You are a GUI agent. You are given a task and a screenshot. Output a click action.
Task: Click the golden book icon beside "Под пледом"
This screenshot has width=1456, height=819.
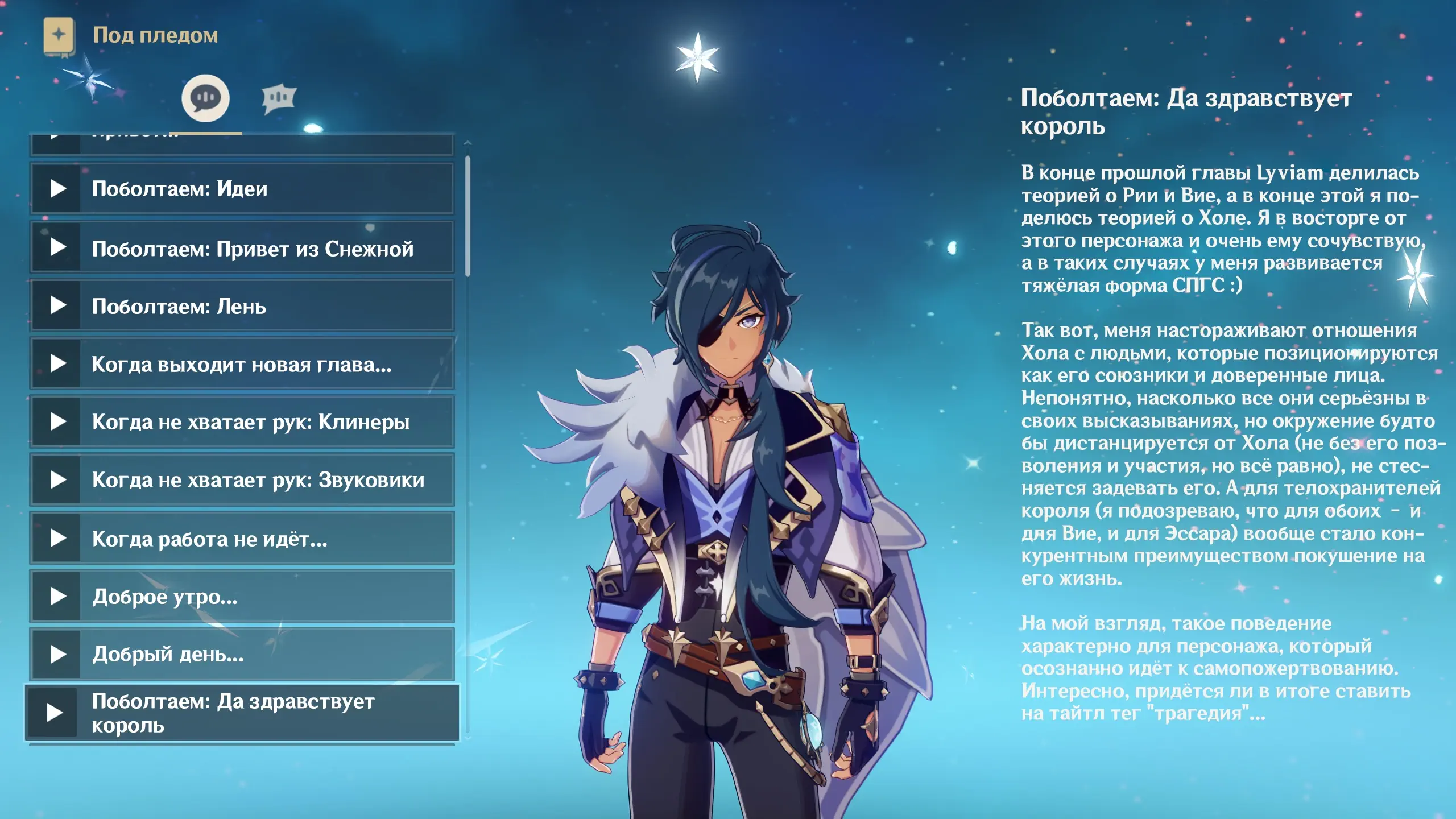[x=59, y=36]
